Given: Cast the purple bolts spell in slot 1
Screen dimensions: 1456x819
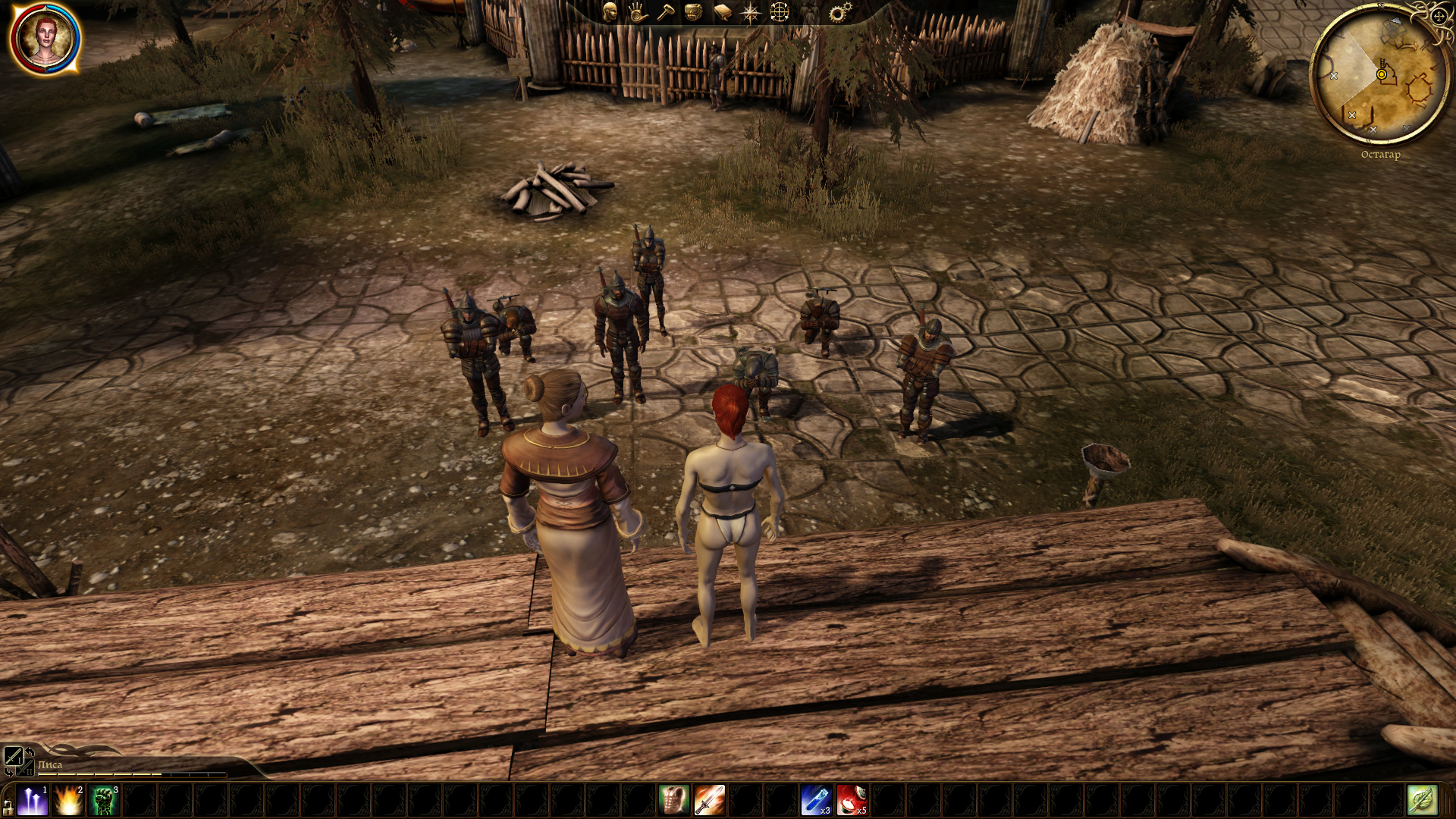Looking at the screenshot, I should (x=33, y=801).
